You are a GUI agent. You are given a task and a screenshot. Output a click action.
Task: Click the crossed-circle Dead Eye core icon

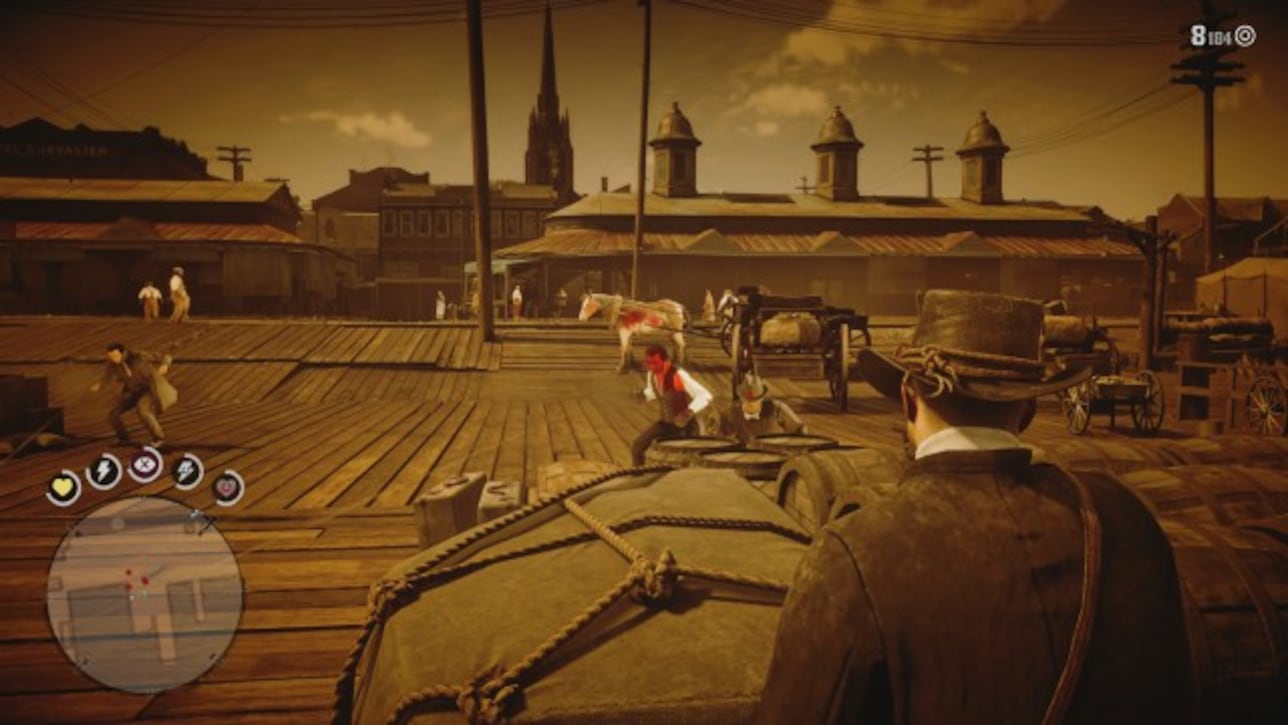pyautogui.click(x=143, y=464)
